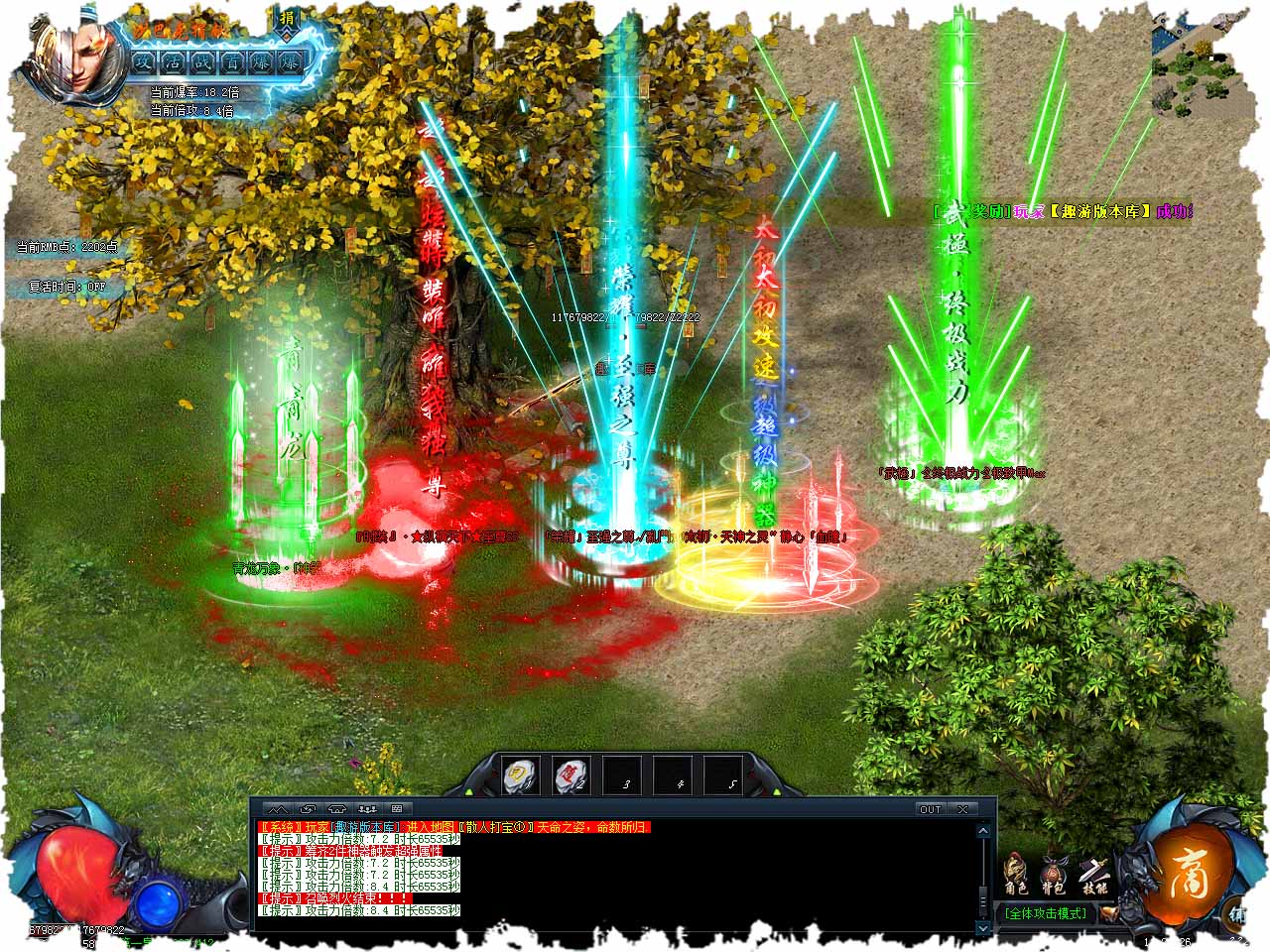
Task: Use the yellow rune stone in slot 1
Action: tap(522, 774)
